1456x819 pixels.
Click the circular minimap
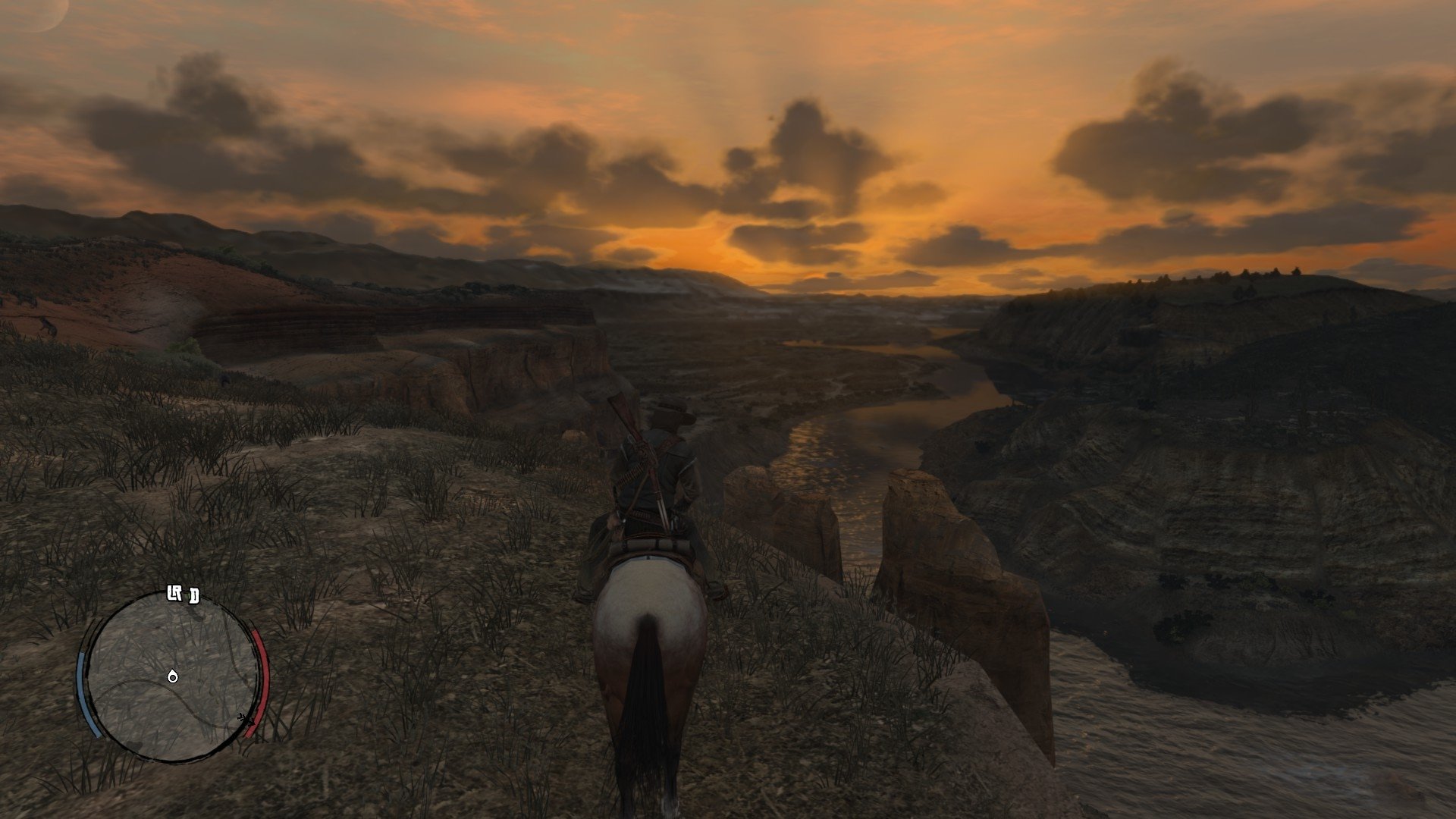[x=173, y=675]
